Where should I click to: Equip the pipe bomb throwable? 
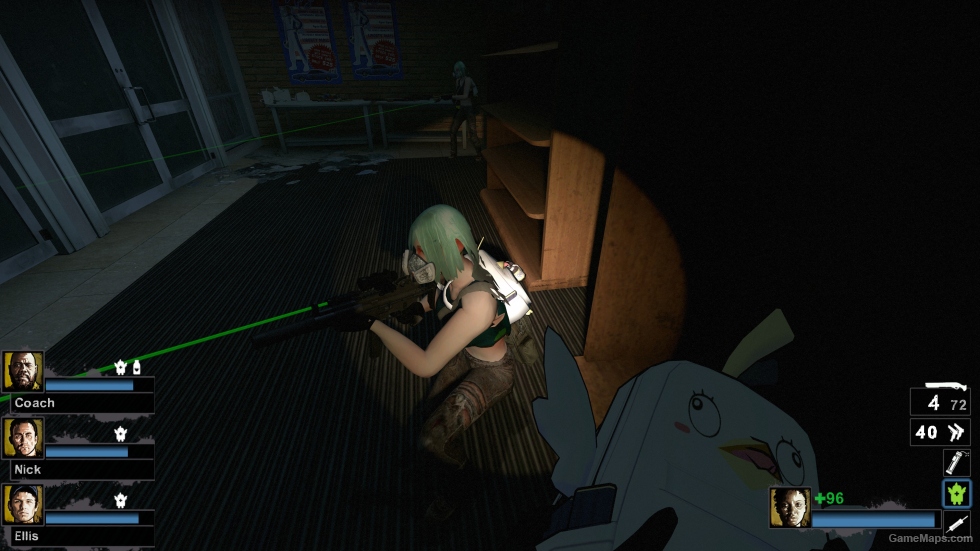tap(956, 462)
